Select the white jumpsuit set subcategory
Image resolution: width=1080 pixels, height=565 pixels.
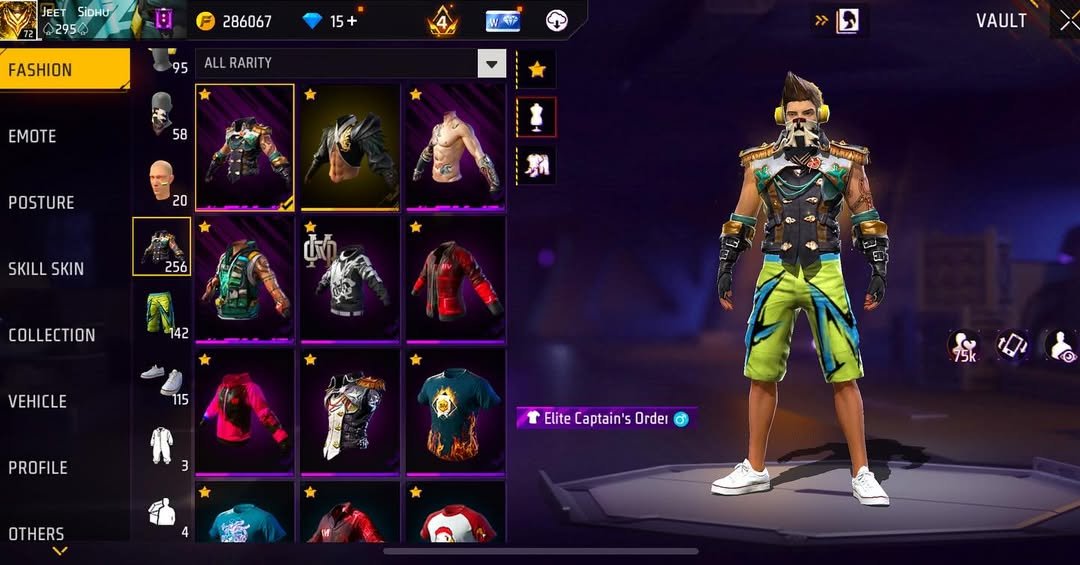pos(161,445)
